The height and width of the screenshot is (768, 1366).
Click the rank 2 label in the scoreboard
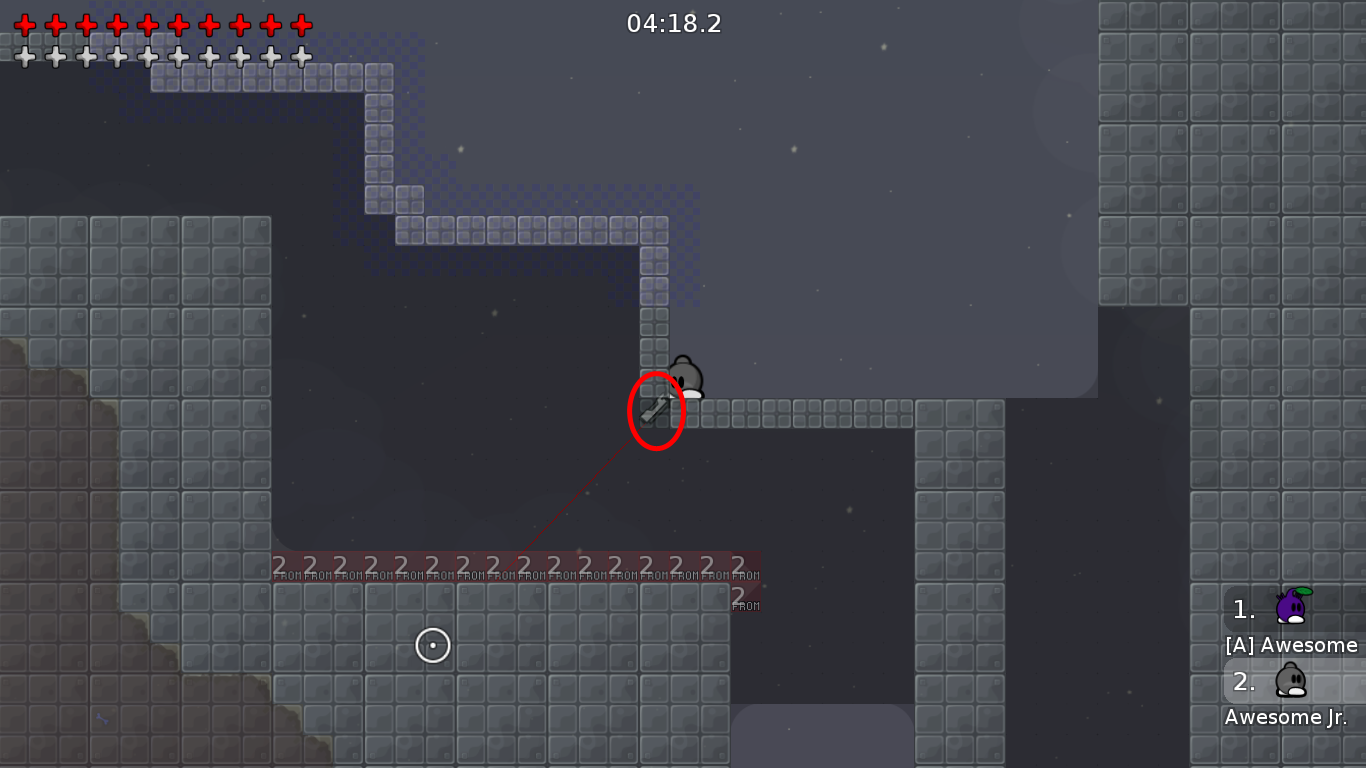(1243, 682)
